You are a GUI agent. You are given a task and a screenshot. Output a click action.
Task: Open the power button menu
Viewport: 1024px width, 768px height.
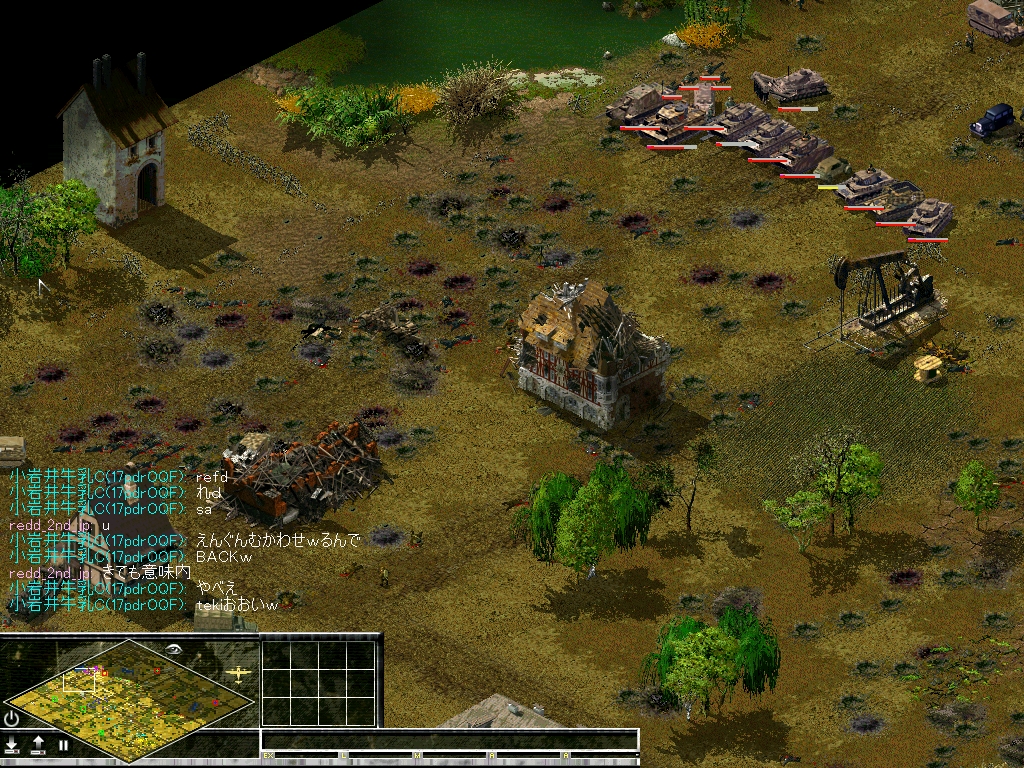12,718
